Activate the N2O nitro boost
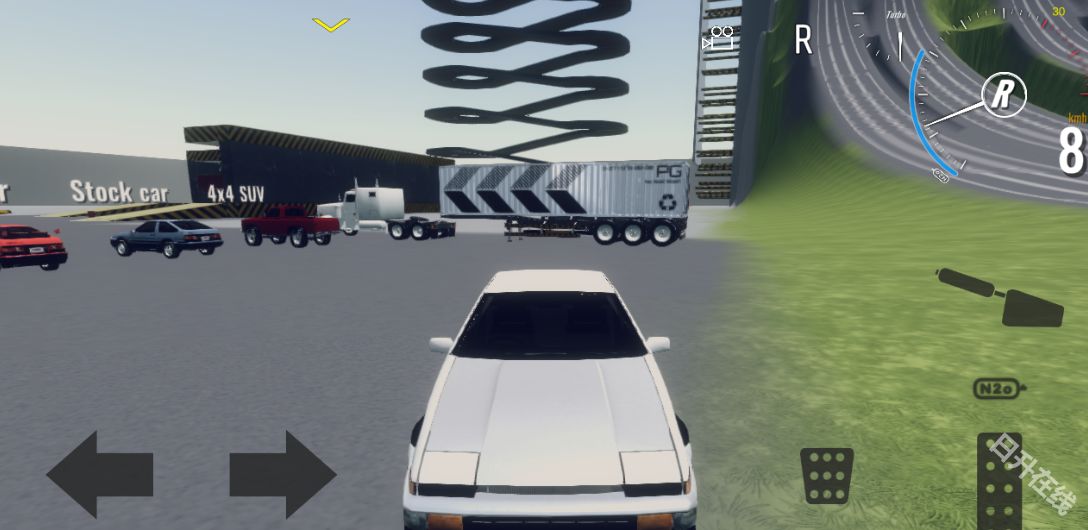 (x=998, y=389)
